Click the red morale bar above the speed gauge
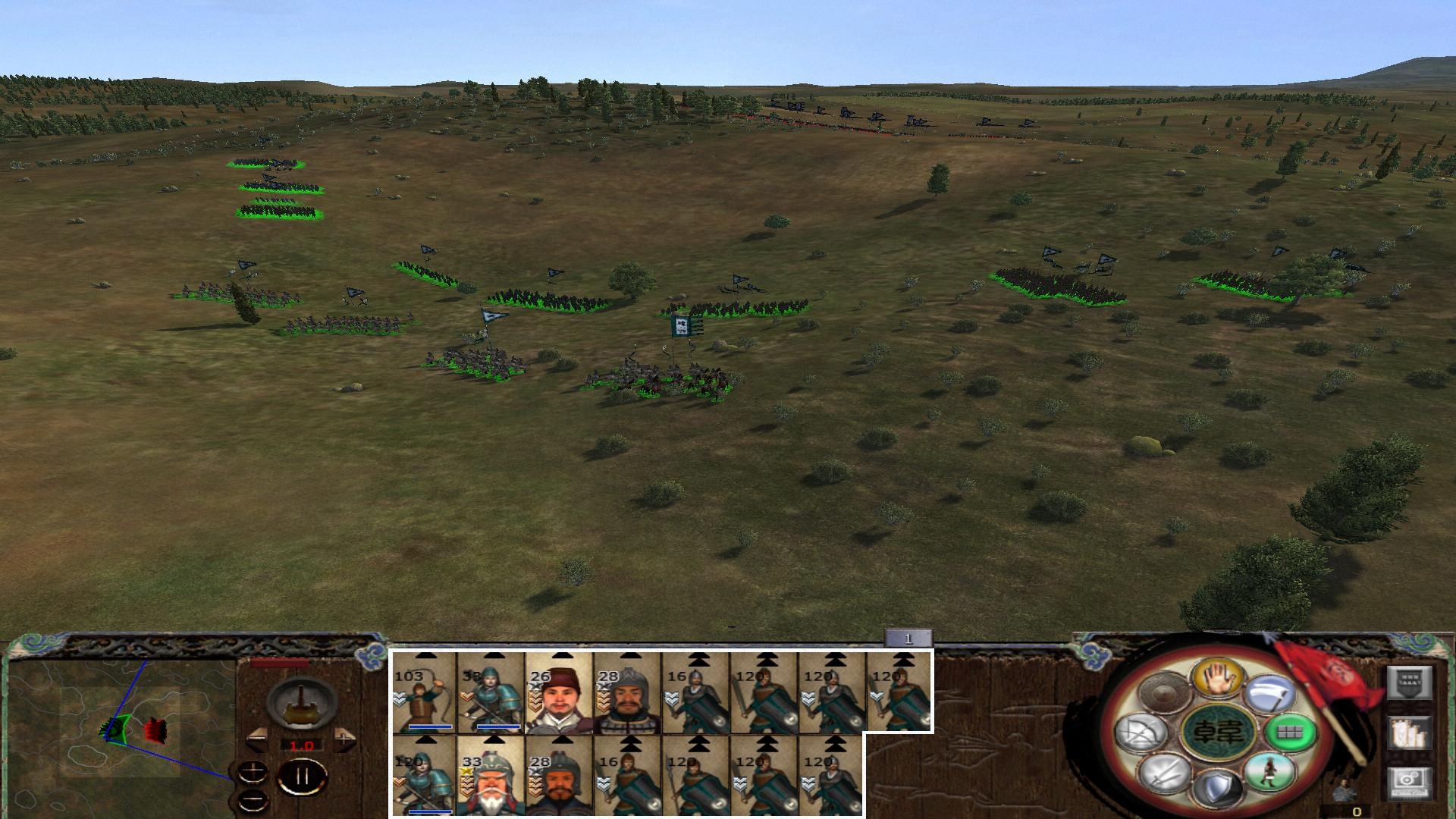1456x819 pixels. 278,662
